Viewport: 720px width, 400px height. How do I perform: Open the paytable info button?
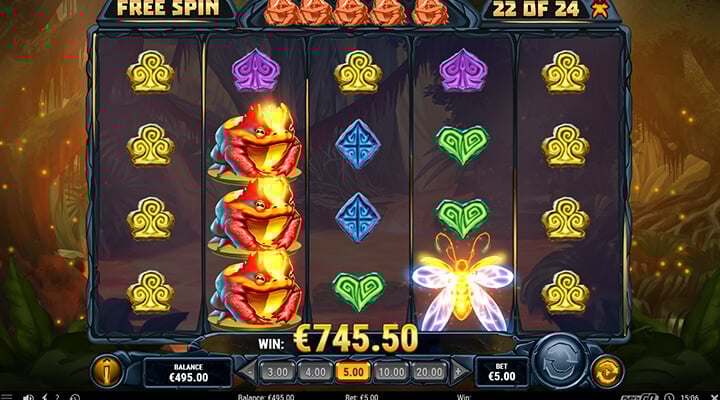pos(105,371)
